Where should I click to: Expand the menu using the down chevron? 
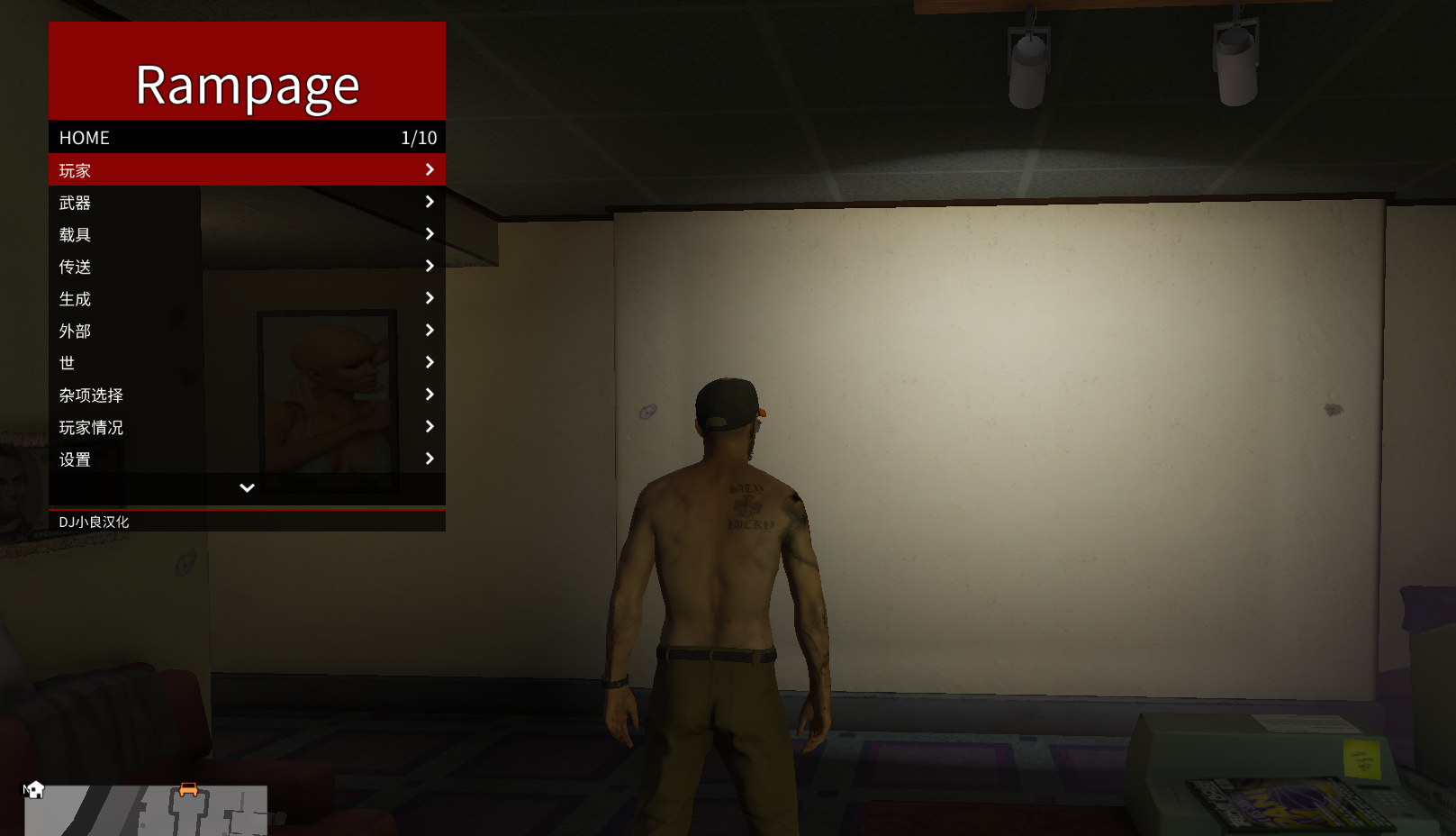pyautogui.click(x=246, y=487)
